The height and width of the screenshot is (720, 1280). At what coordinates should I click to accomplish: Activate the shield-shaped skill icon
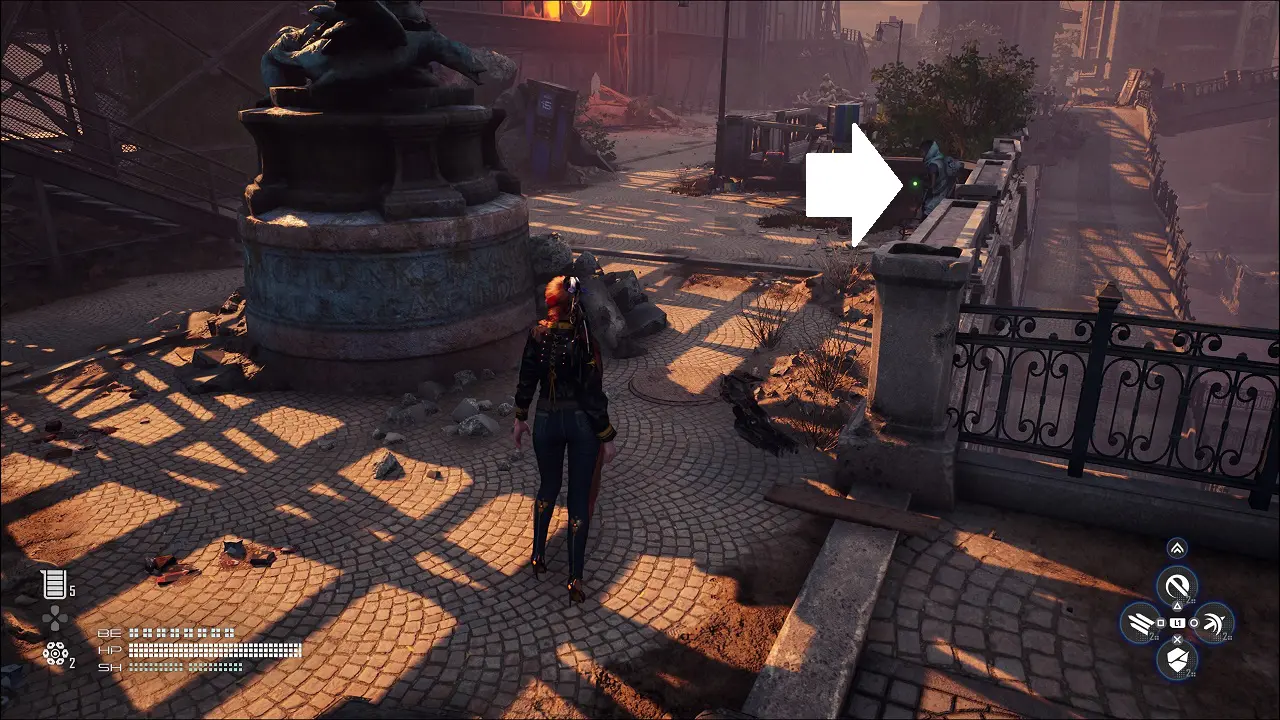coord(1177,658)
